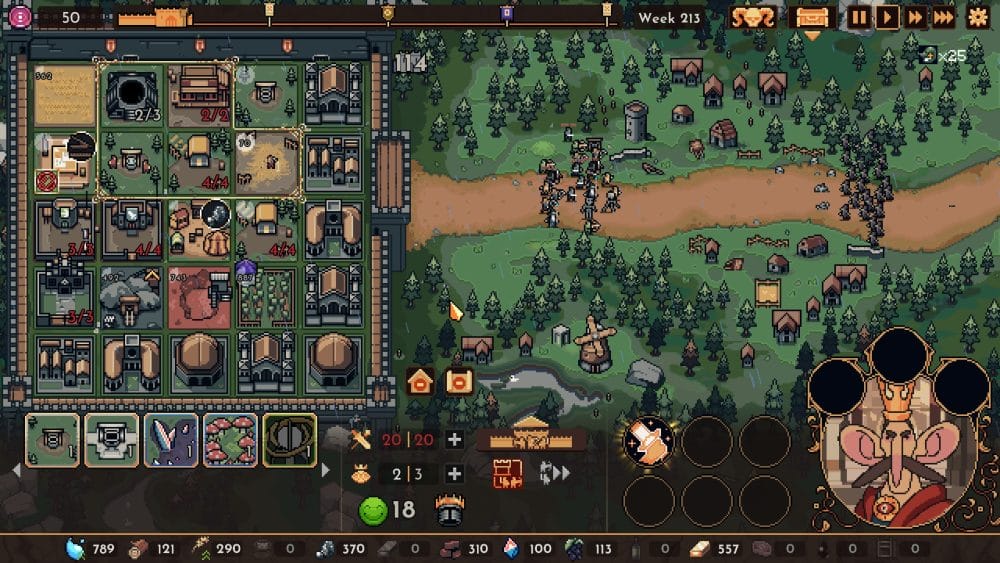Switch to triple fast-forward speed
The width and height of the screenshot is (1000, 563).
[943, 17]
